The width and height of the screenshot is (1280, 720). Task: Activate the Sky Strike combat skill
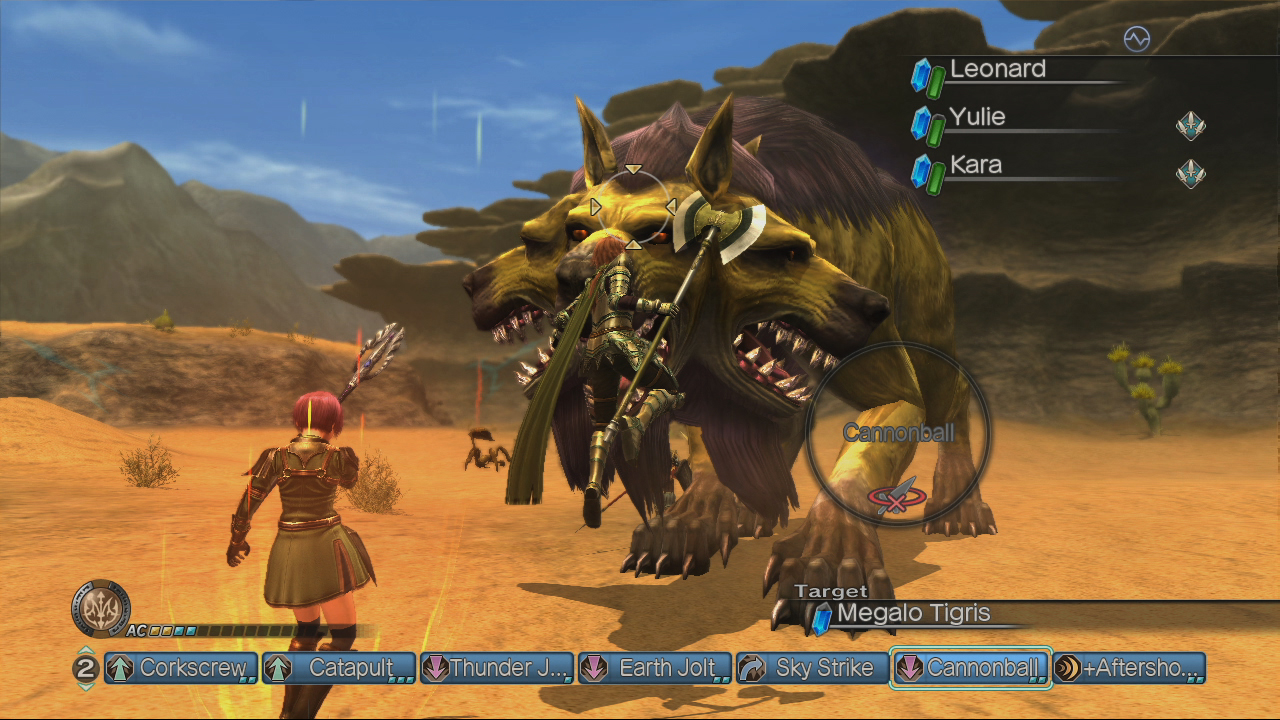pyautogui.click(x=812, y=668)
